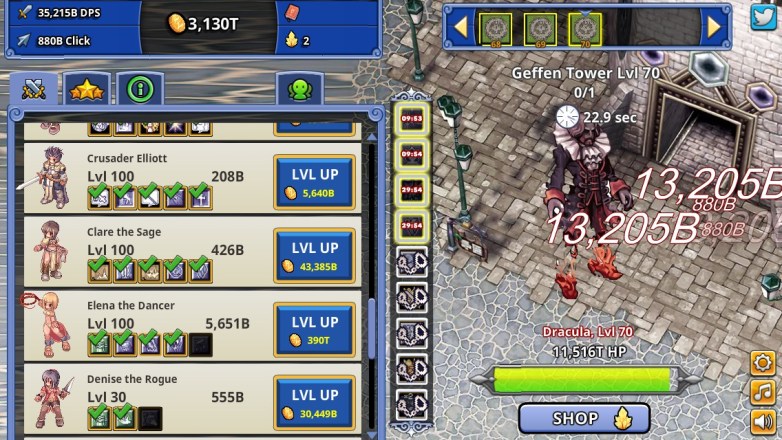Open the green info tab

coord(141,90)
